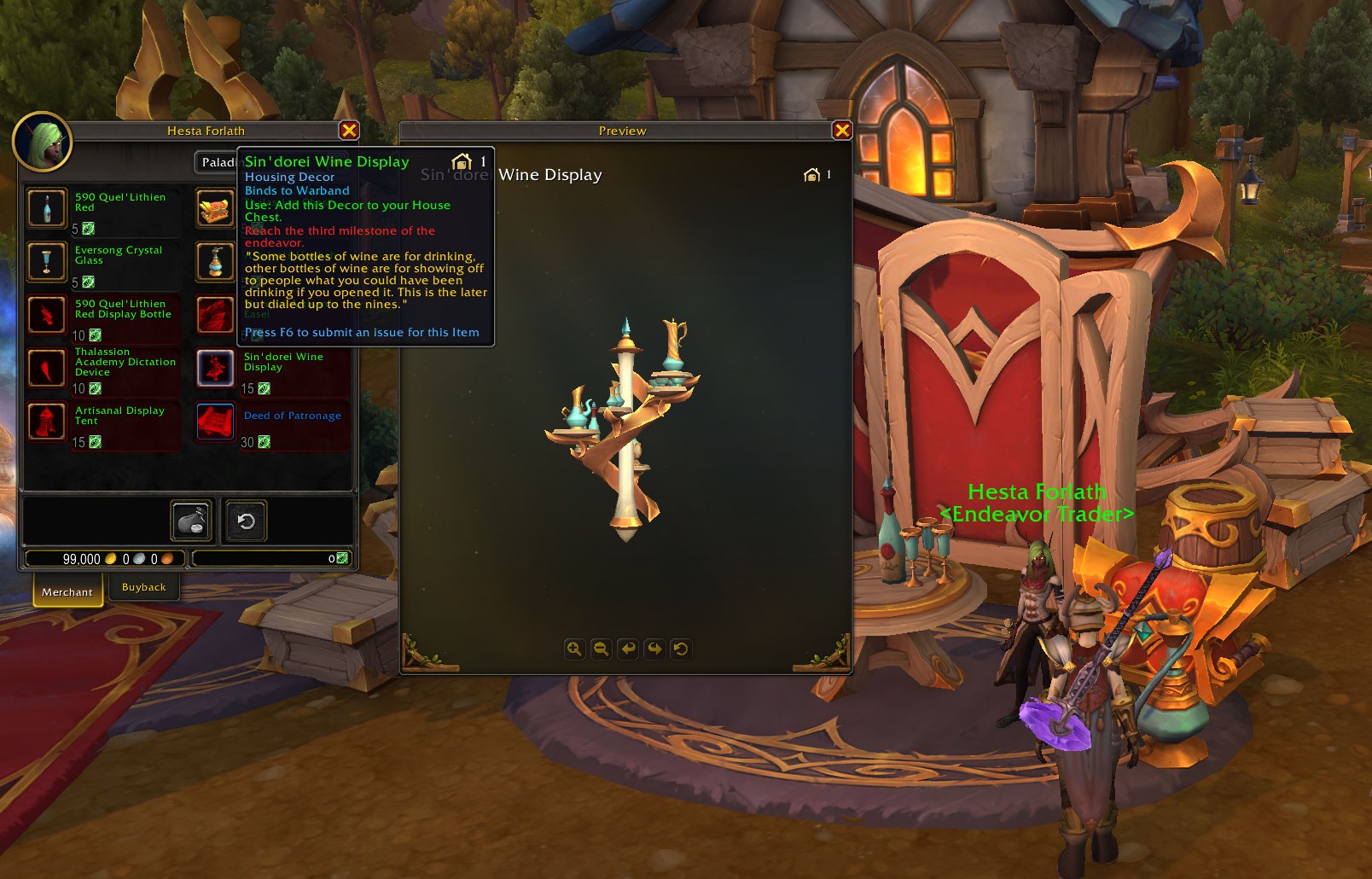Rotate the preview model right
This screenshot has height=879, width=1372.
[x=654, y=649]
